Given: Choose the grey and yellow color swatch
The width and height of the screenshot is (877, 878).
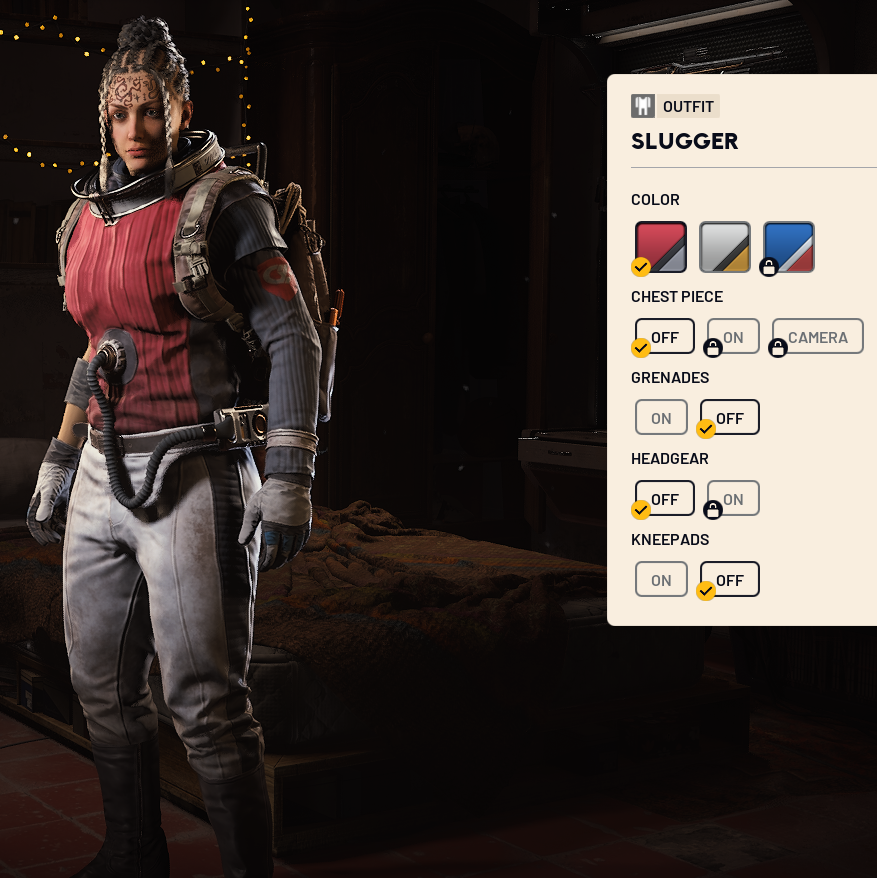Looking at the screenshot, I should (x=725, y=246).
